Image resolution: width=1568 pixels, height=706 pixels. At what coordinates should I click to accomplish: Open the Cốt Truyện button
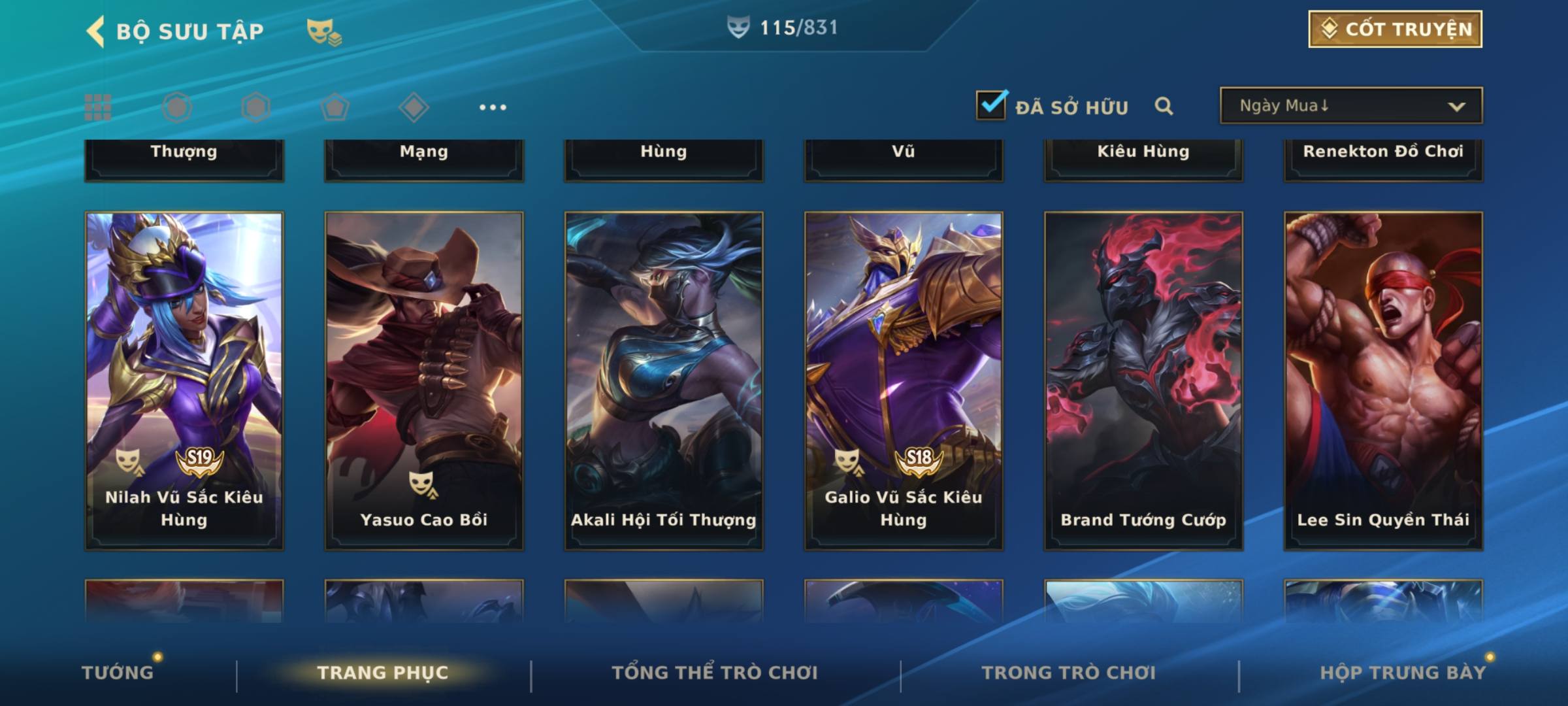(1395, 29)
